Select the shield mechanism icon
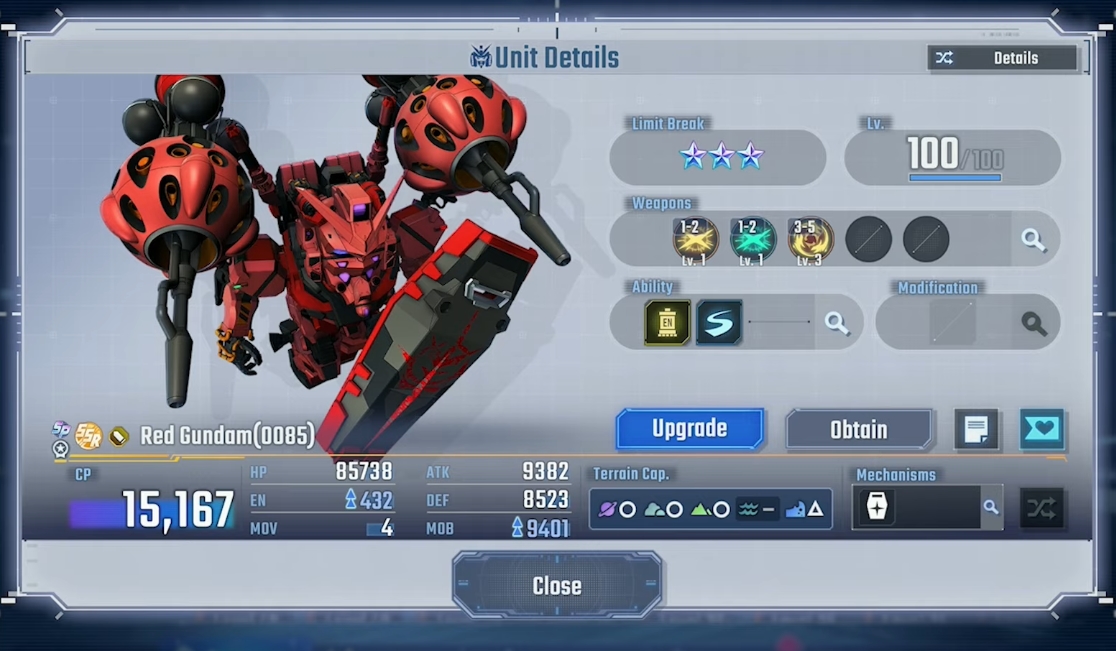Screen dimensions: 1116x651 (877, 508)
